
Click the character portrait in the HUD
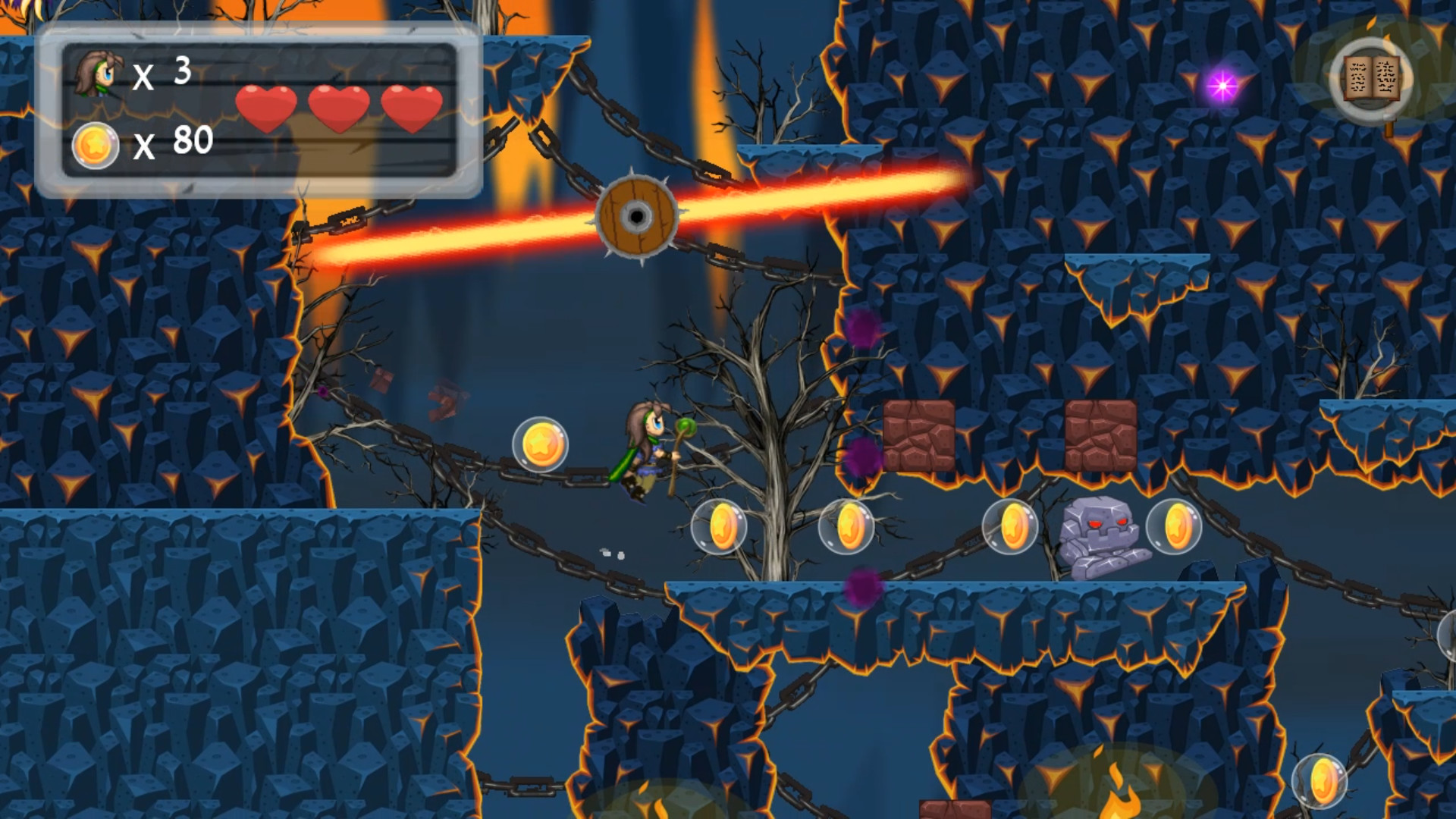click(x=97, y=76)
